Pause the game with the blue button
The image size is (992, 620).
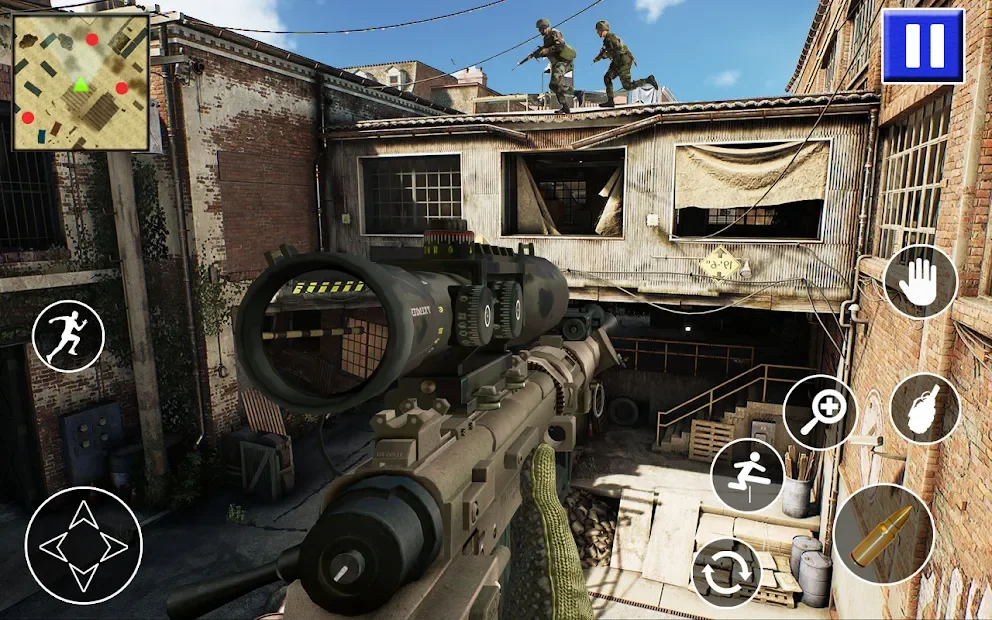coord(922,46)
